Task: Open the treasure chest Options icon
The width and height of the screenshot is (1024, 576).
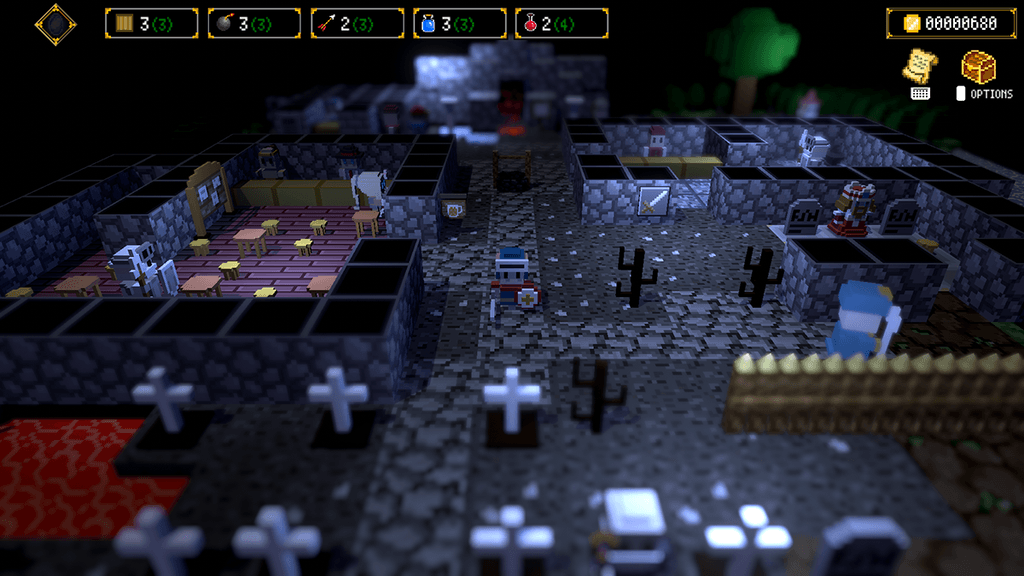Action: 978,68
